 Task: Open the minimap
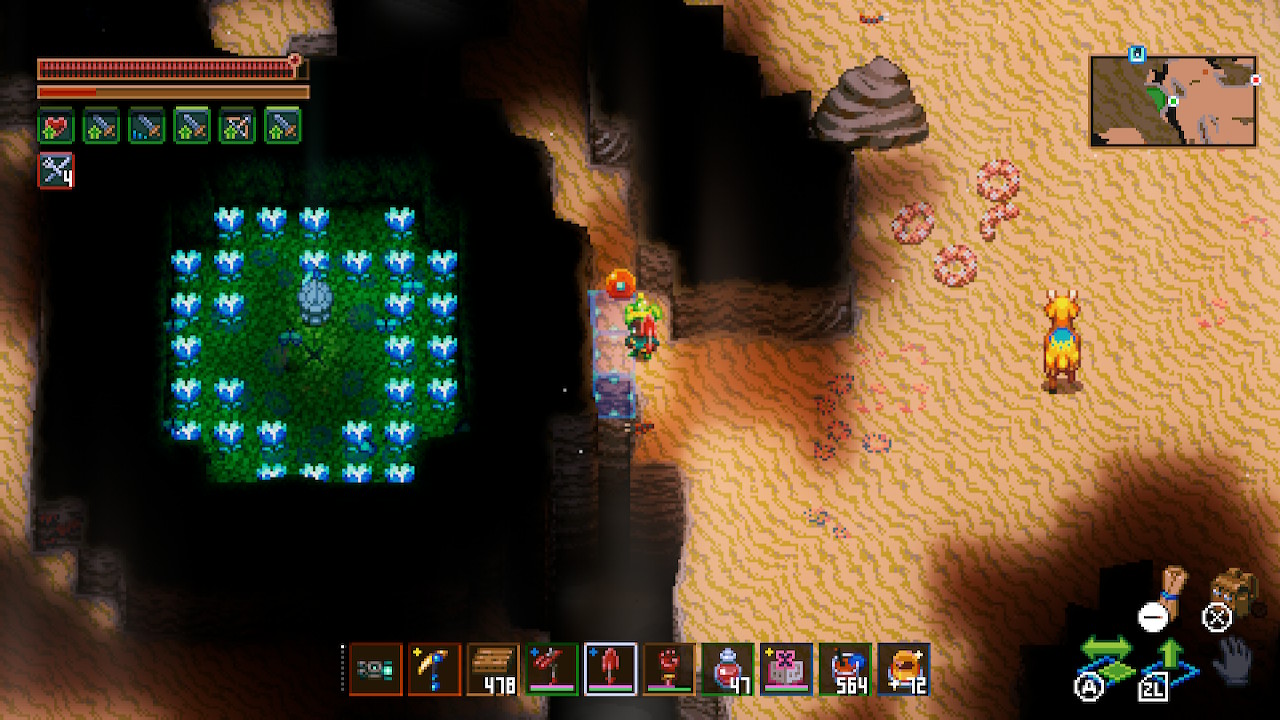tap(1173, 101)
